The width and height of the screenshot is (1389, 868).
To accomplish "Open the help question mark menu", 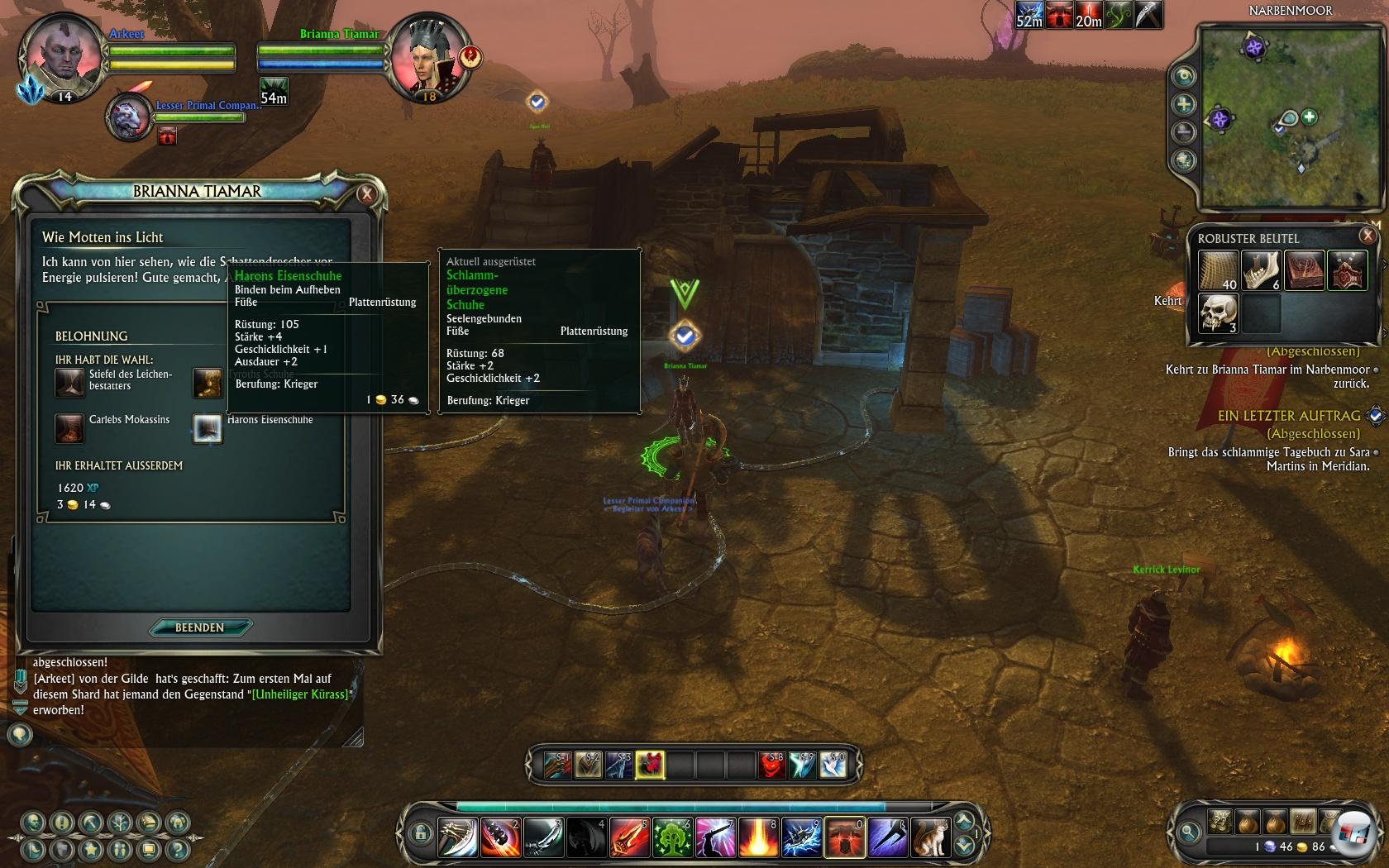I will (x=177, y=849).
